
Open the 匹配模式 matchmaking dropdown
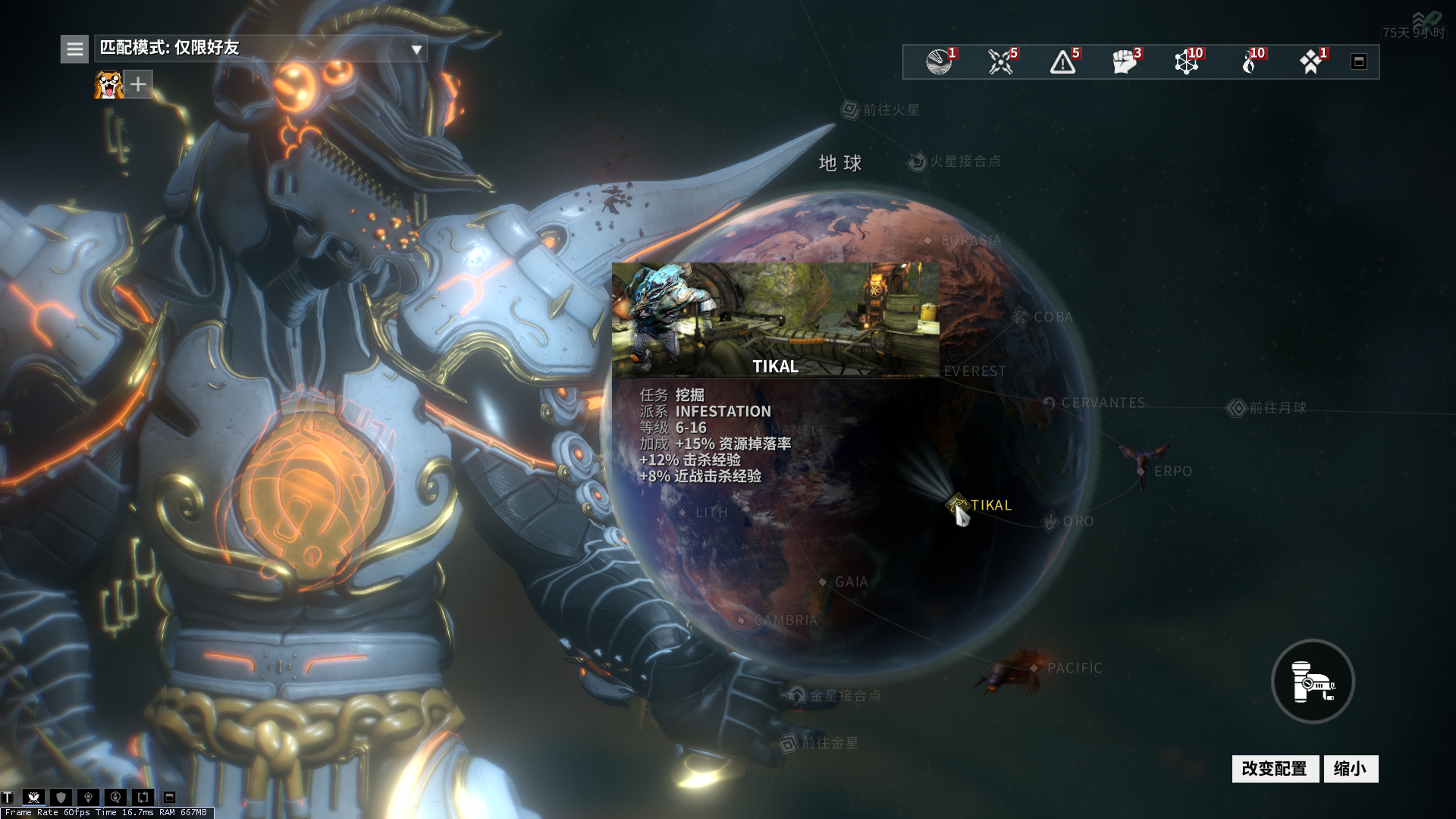[x=258, y=47]
